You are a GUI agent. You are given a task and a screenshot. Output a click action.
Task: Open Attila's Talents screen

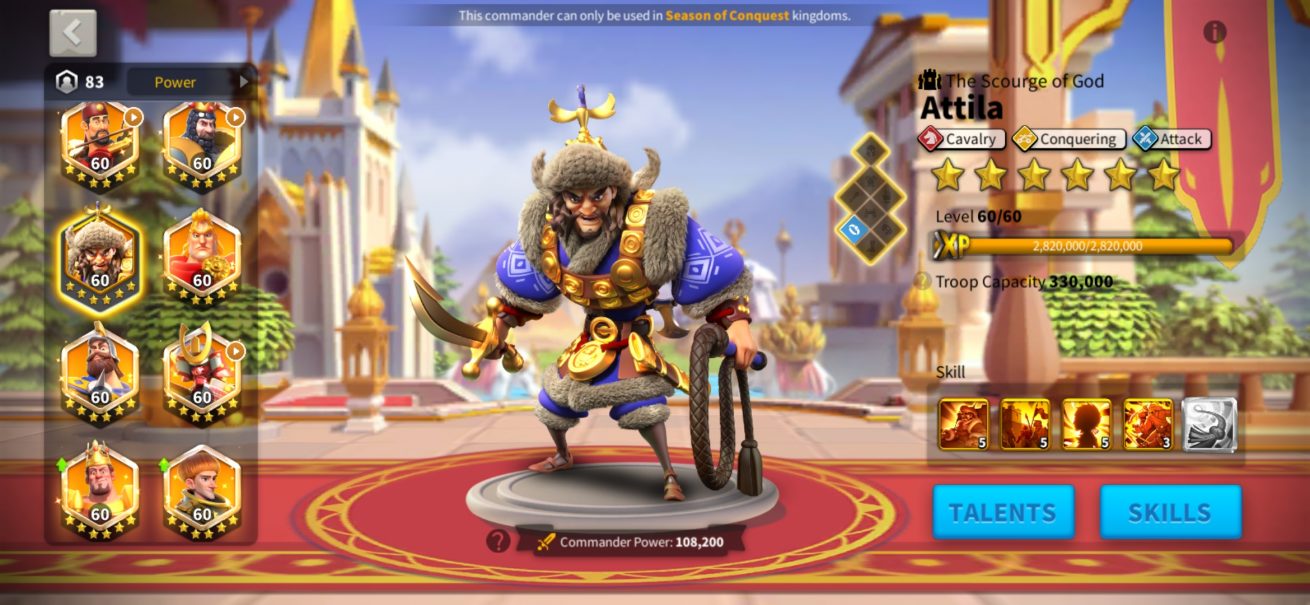(1003, 513)
